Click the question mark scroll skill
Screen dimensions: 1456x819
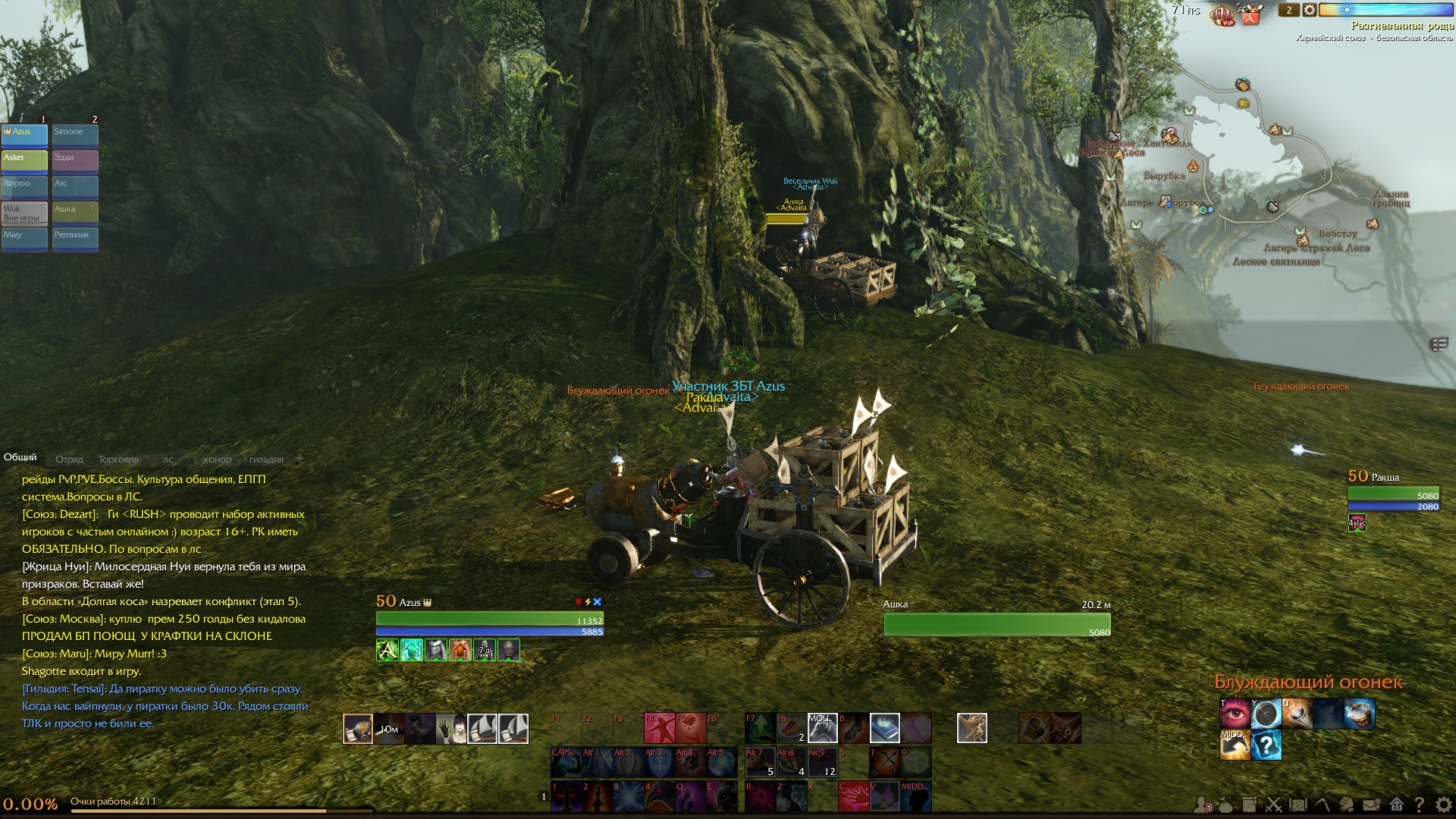tap(1266, 745)
